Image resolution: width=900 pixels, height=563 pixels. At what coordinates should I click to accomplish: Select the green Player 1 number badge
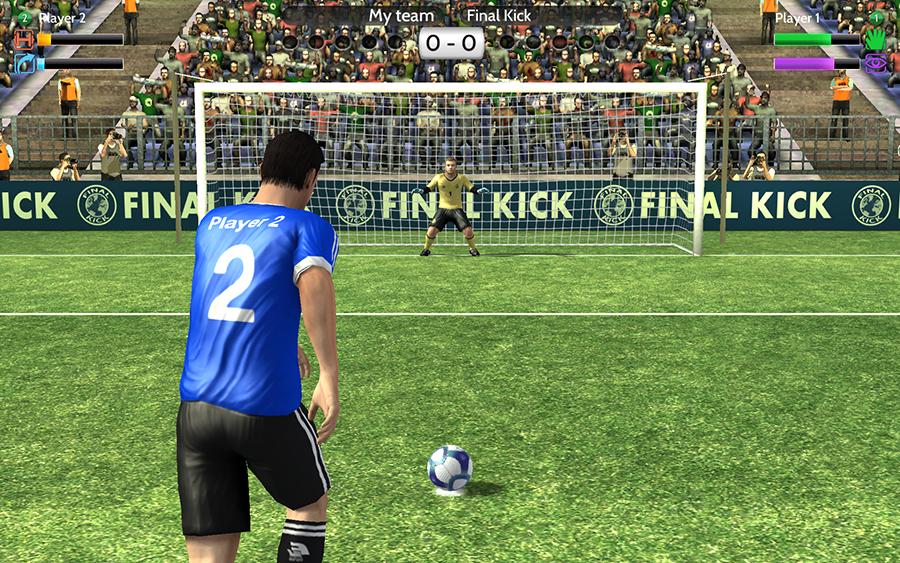(876, 17)
